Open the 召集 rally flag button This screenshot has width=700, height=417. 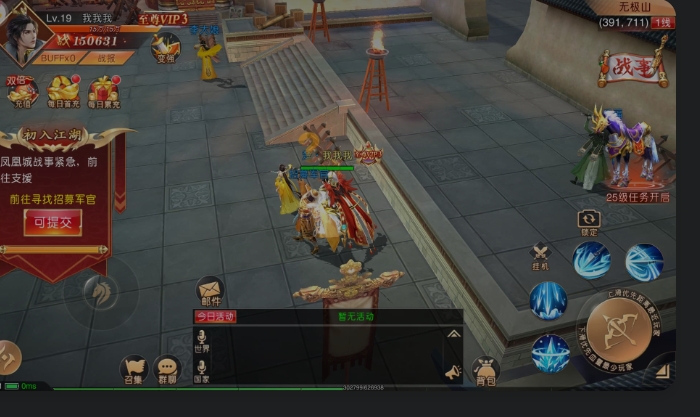point(133,369)
